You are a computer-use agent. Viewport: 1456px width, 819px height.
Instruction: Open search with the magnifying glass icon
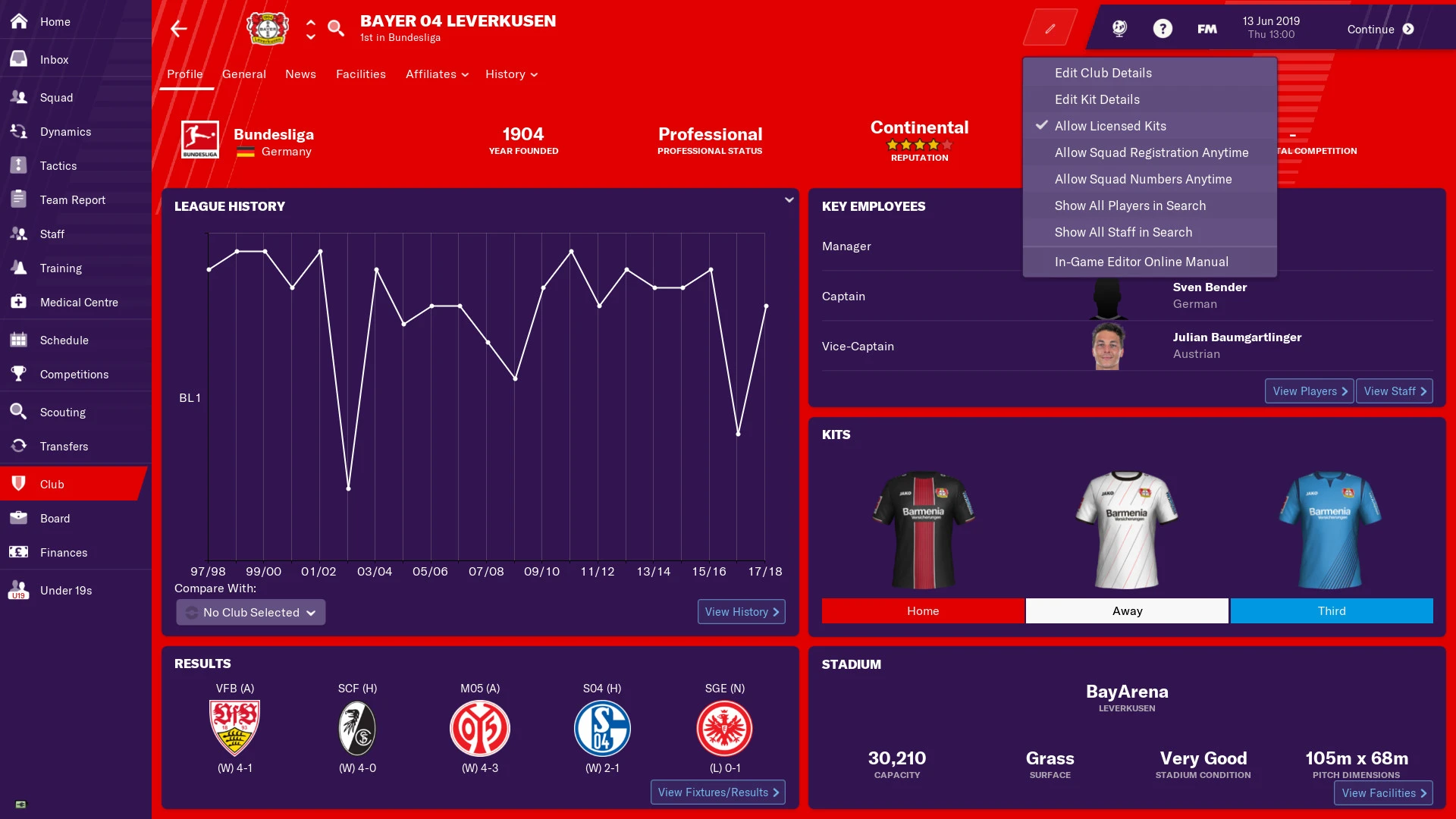point(336,28)
